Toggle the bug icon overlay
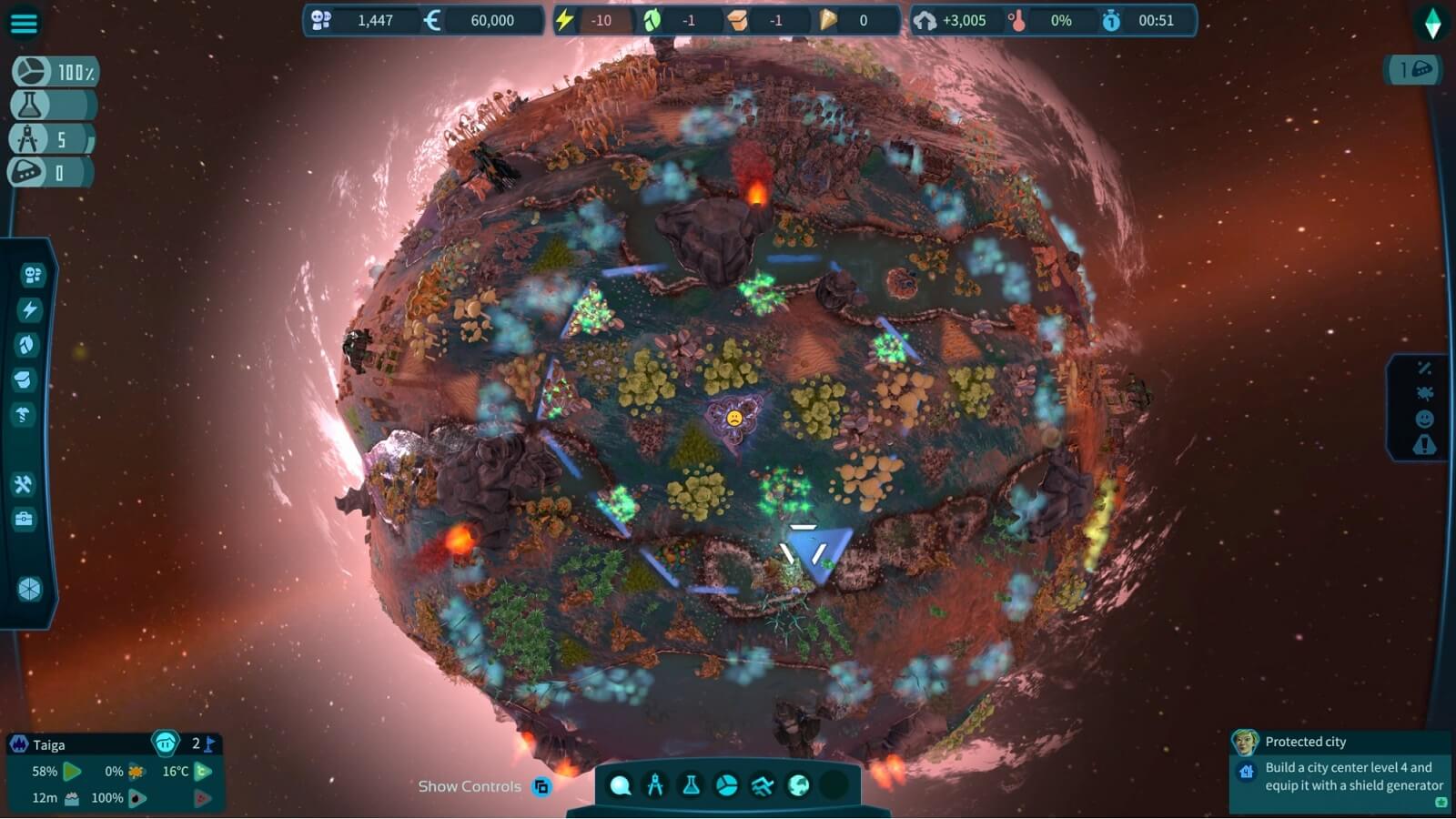The width and height of the screenshot is (1456, 819). coord(1424,393)
